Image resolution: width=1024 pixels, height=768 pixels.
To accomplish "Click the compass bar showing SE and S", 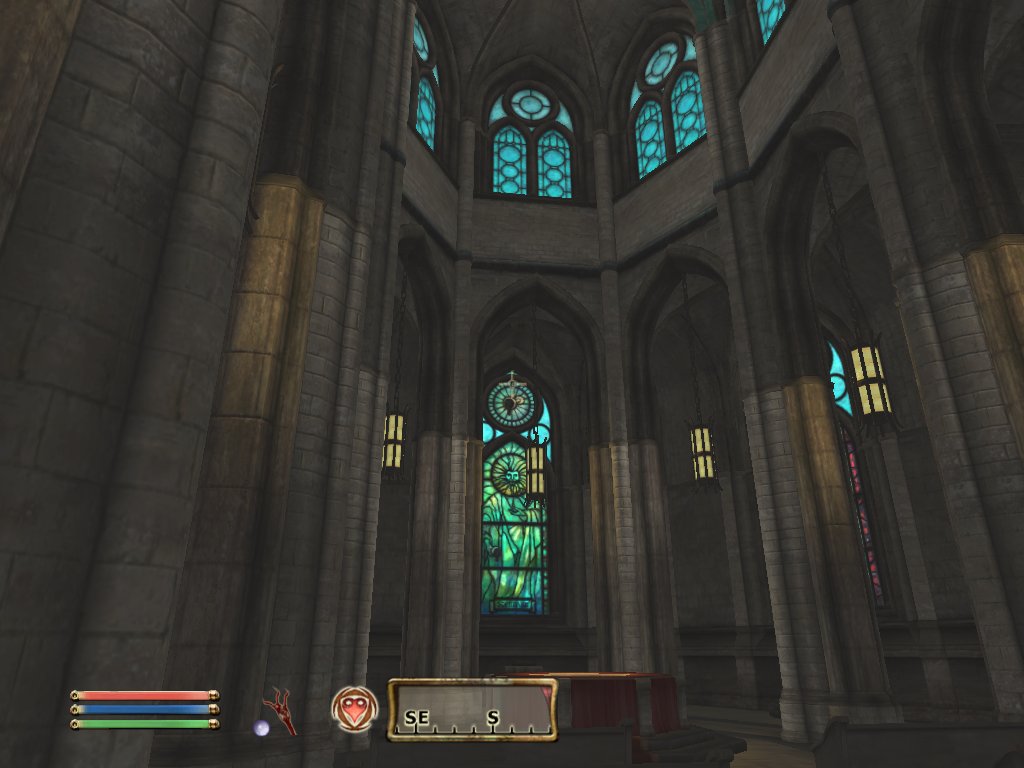I will 471,710.
